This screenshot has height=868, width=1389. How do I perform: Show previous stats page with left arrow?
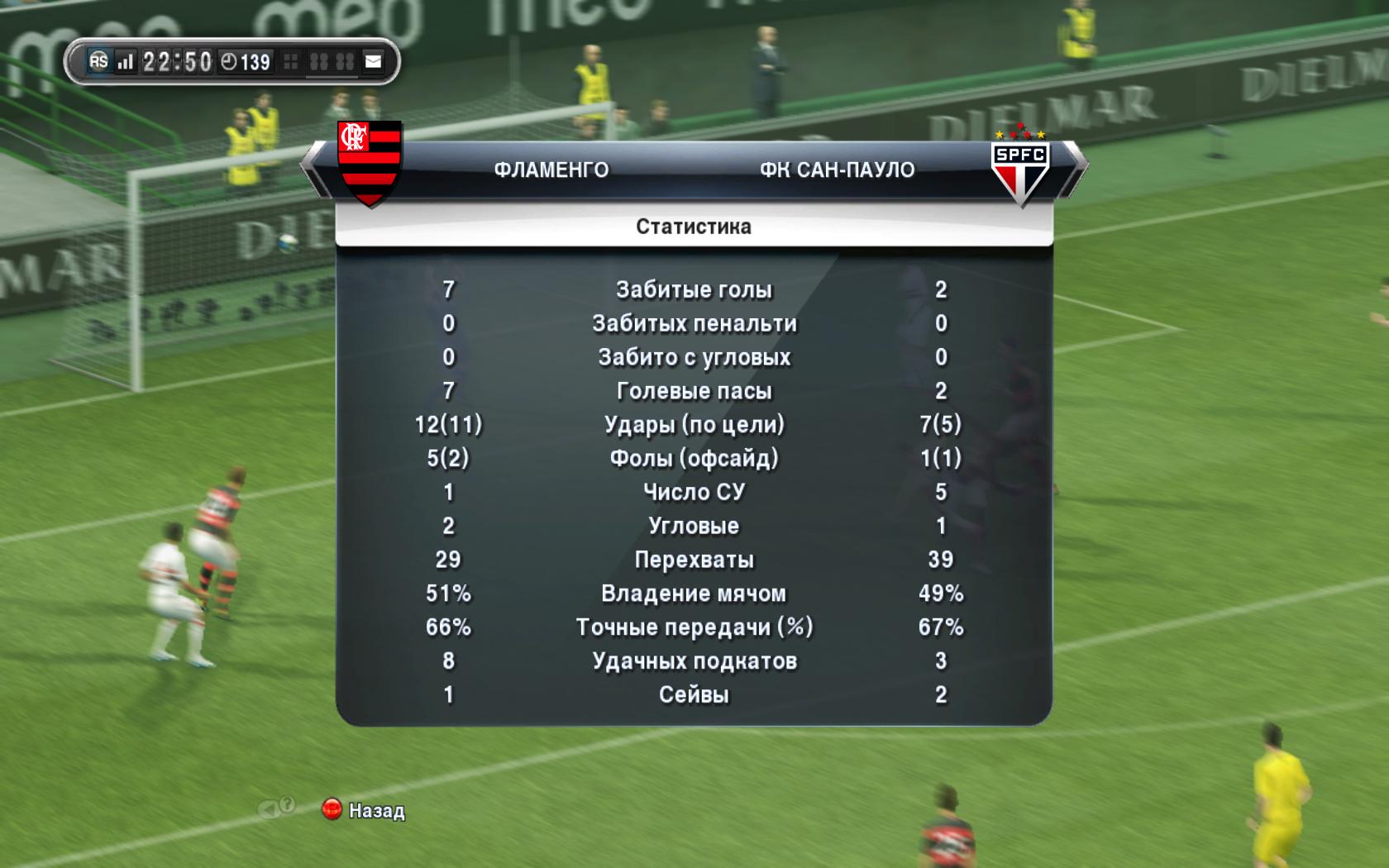point(315,170)
